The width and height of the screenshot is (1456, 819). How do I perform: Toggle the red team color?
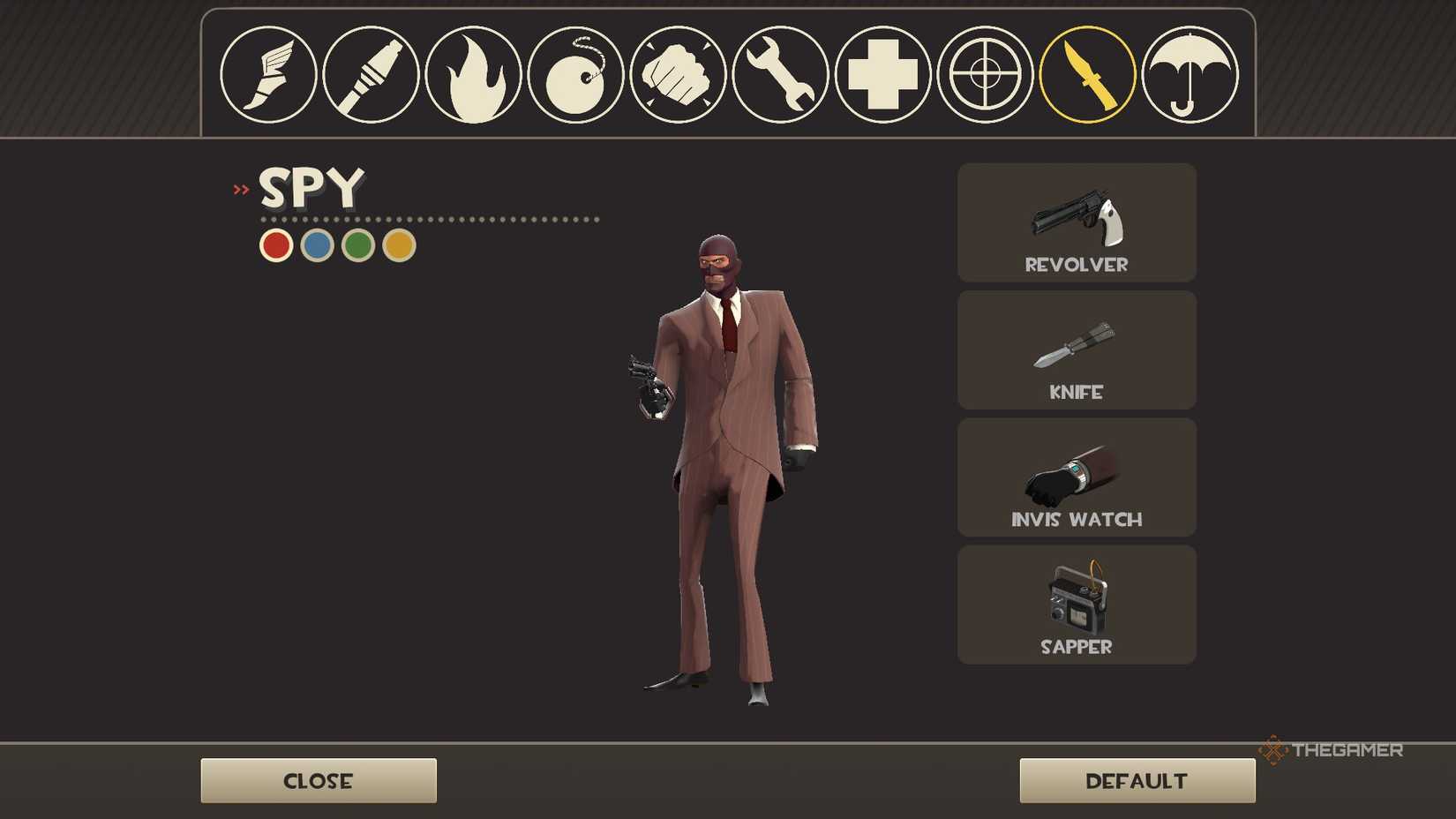[274, 244]
